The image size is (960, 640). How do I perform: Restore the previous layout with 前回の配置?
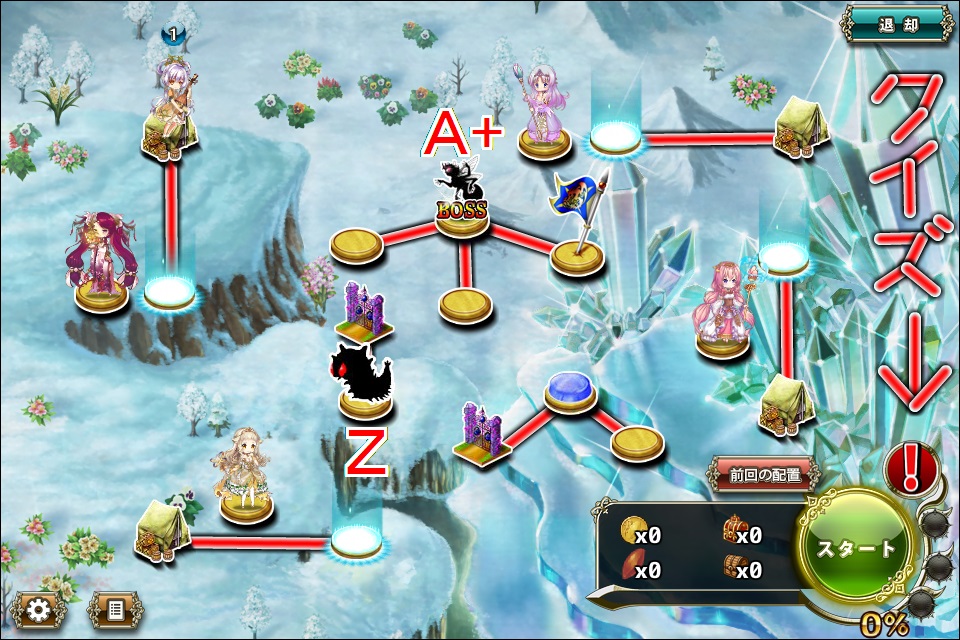(765, 474)
